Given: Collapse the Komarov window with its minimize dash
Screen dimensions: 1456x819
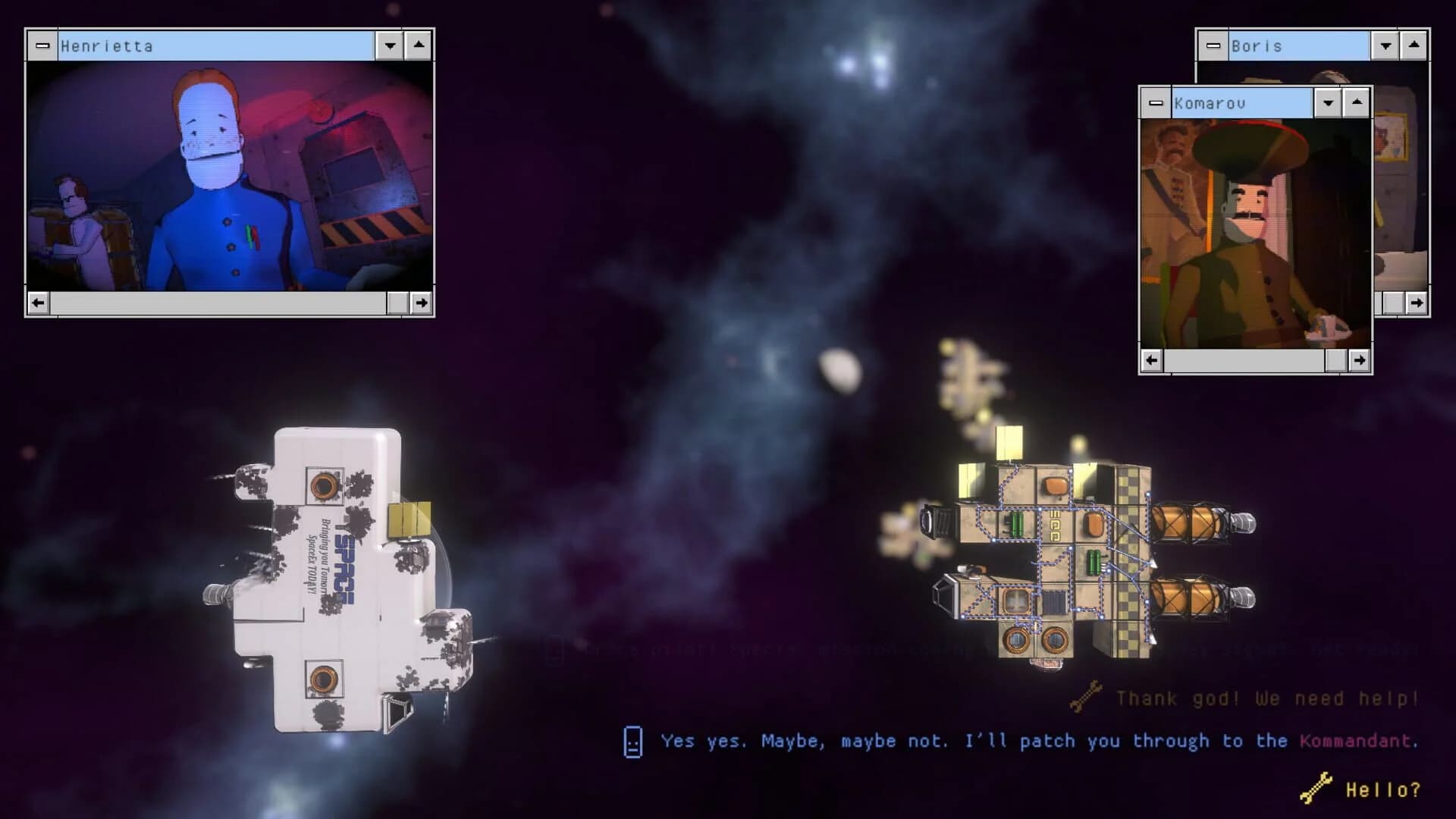Looking at the screenshot, I should point(1154,102).
